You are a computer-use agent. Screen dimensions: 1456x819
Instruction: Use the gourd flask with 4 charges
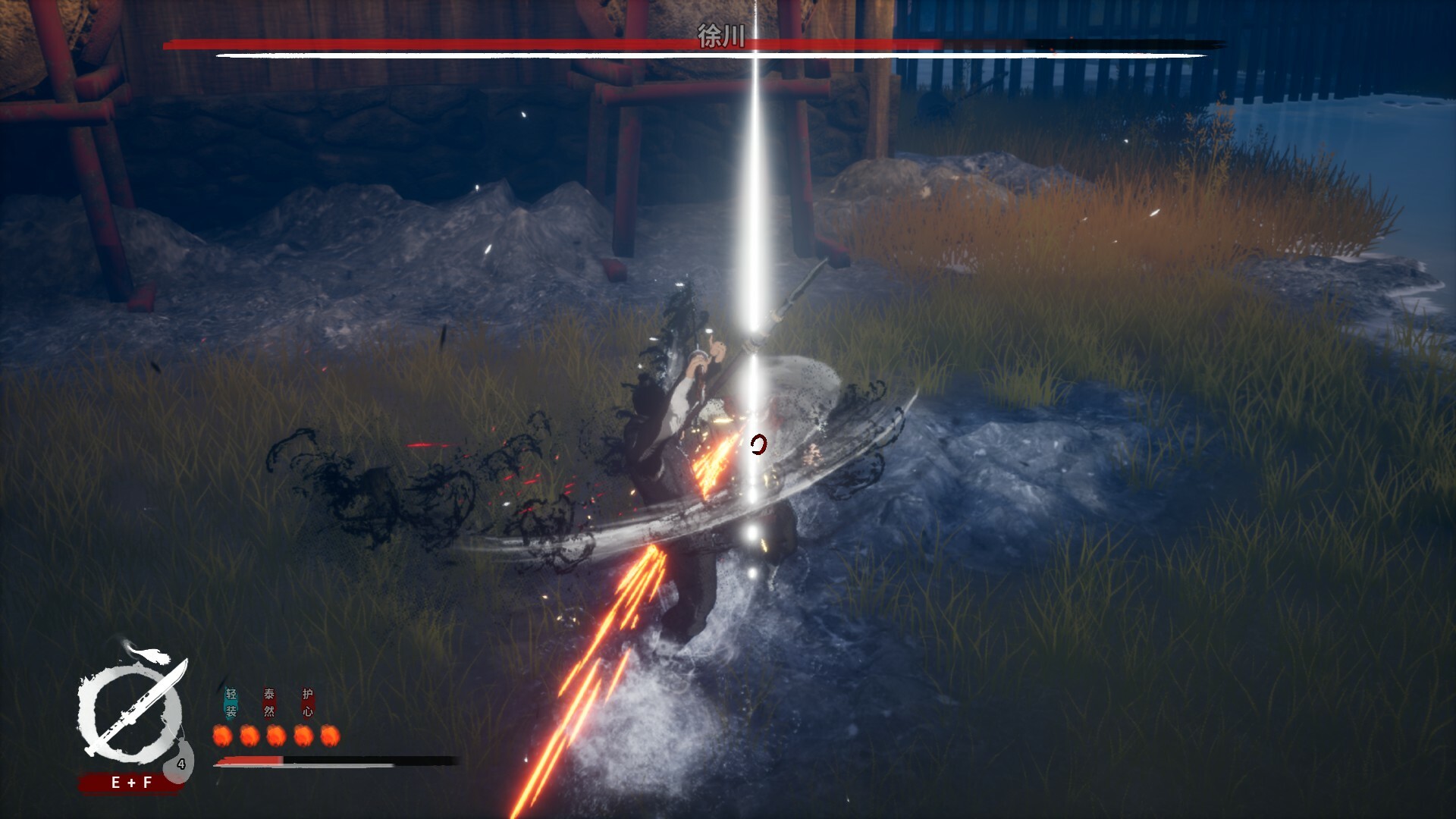(180, 763)
